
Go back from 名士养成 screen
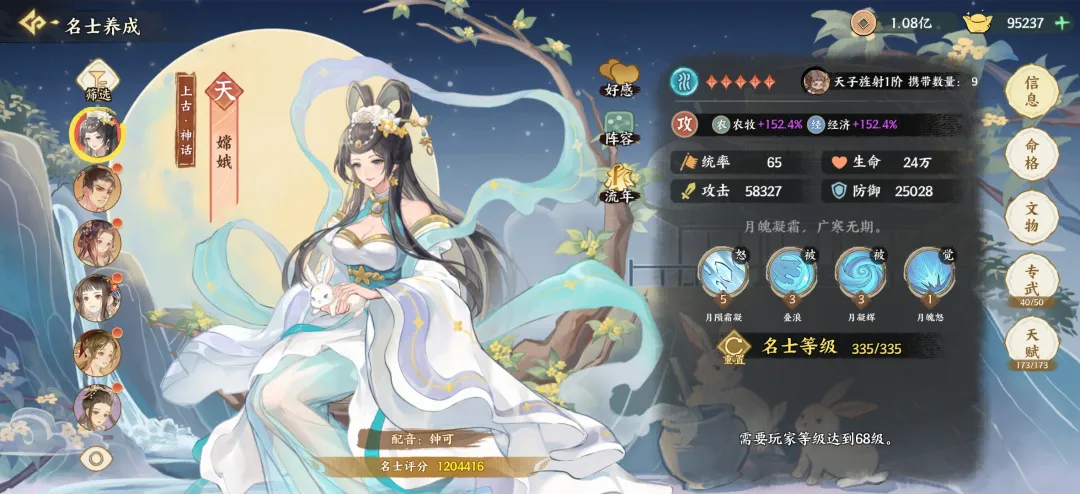click(35, 24)
